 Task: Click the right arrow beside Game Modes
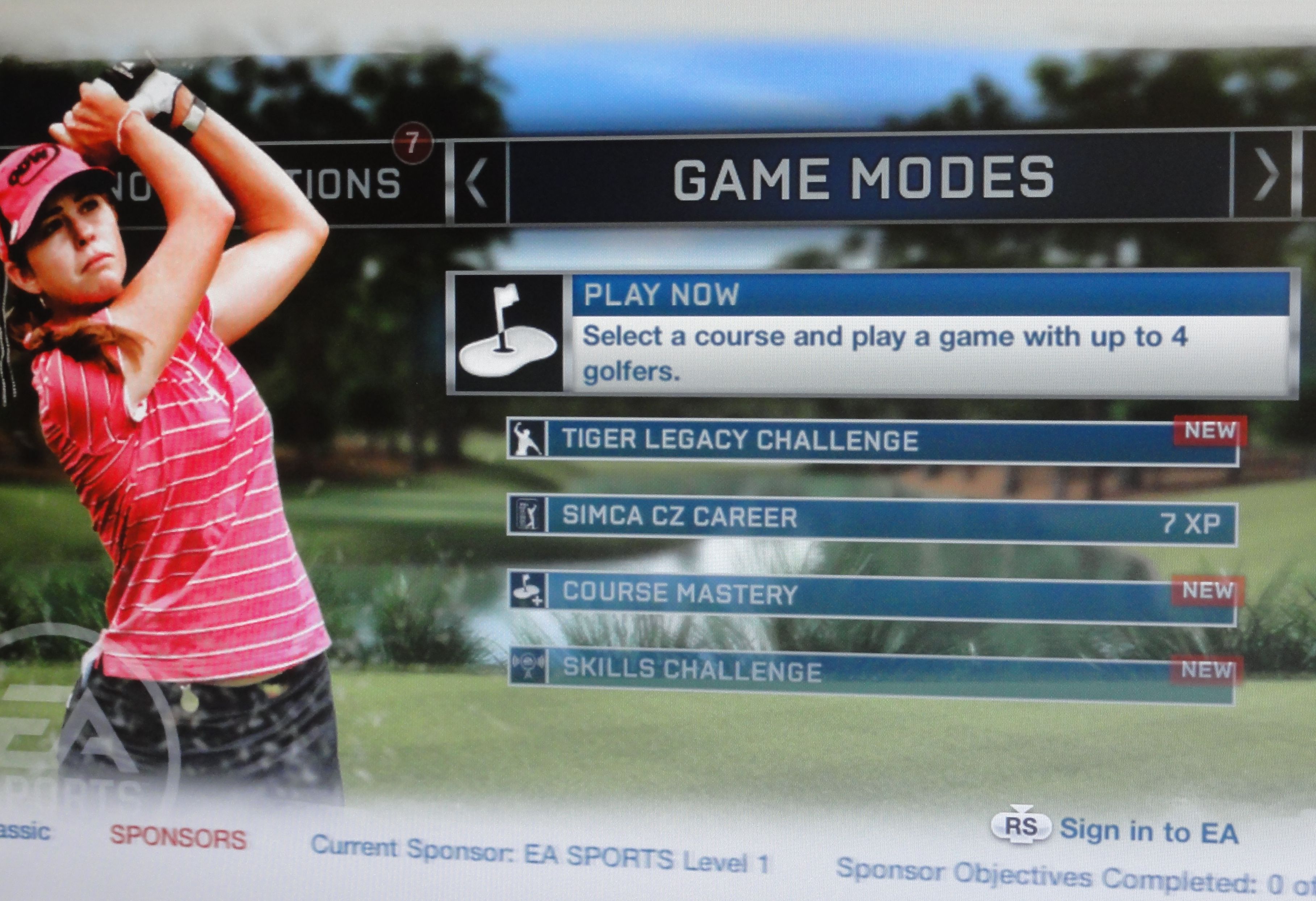[1265, 176]
